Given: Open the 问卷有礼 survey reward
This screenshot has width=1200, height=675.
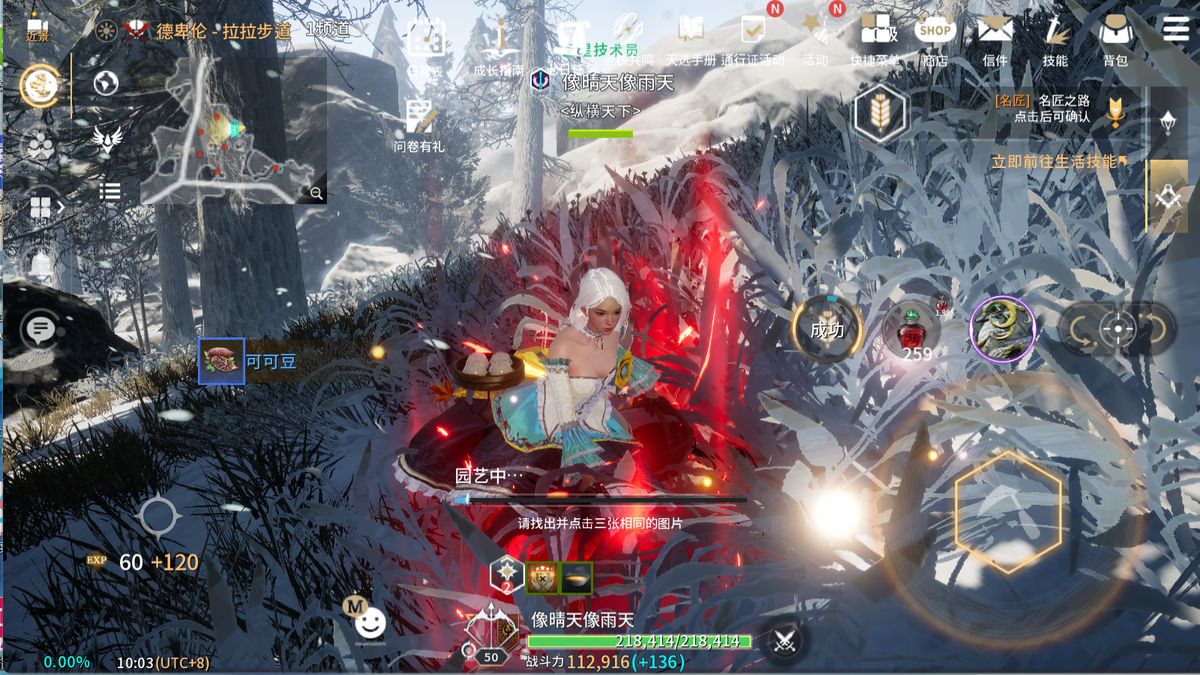Looking at the screenshot, I should tap(420, 126).
